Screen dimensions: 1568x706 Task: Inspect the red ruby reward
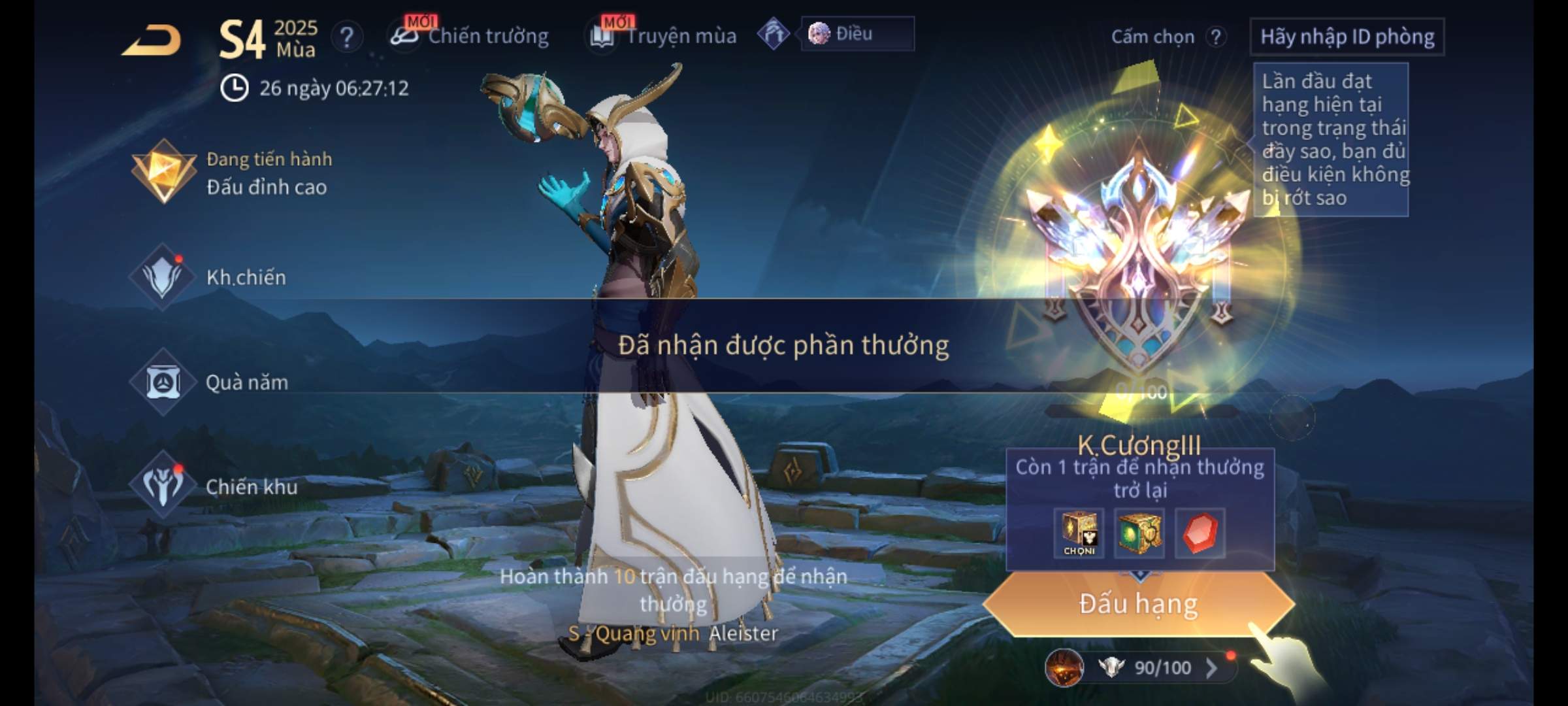pos(1200,533)
